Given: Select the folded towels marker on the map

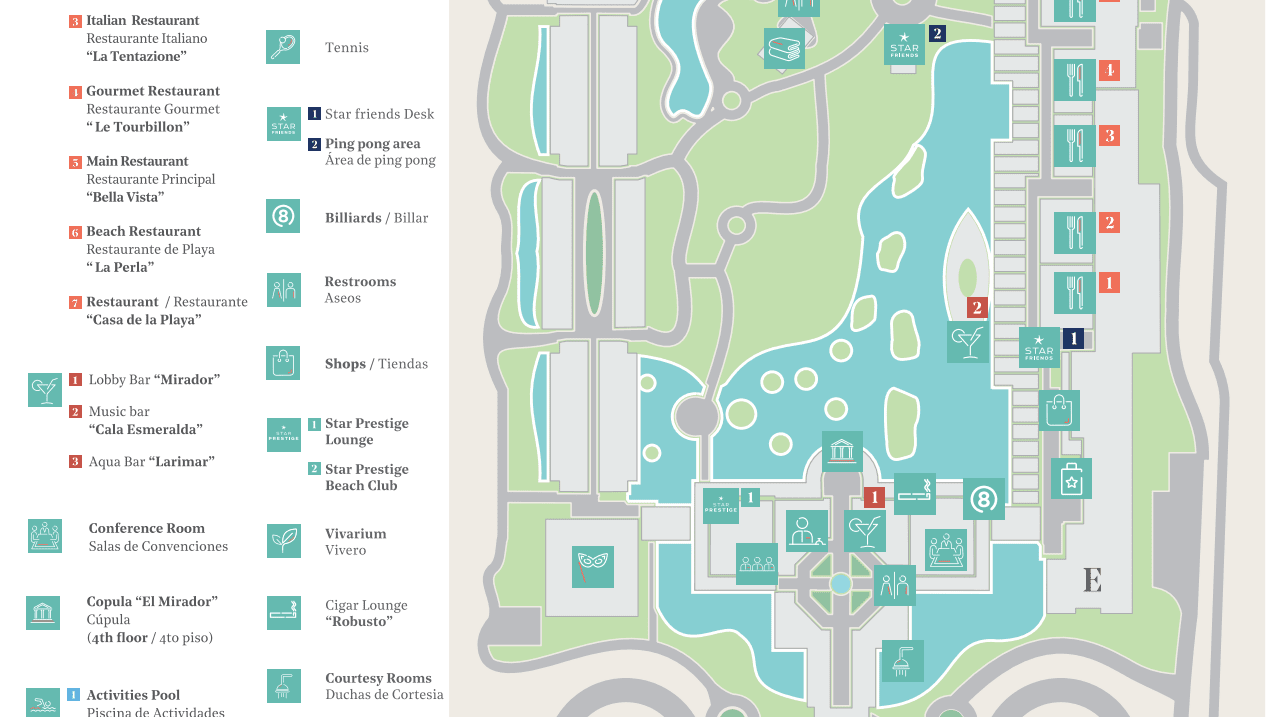Looking at the screenshot, I should click(x=785, y=49).
